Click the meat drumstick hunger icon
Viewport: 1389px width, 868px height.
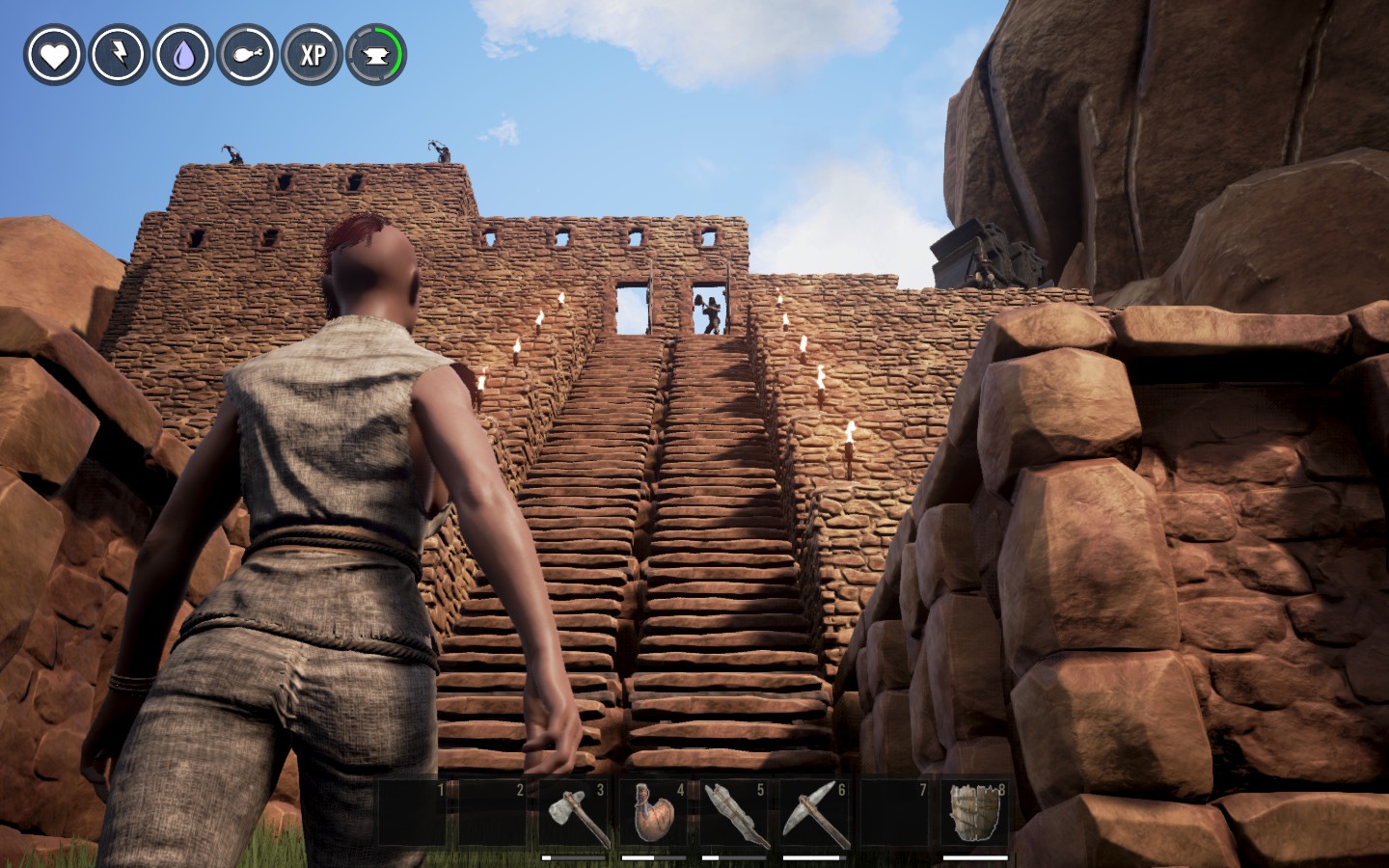pos(248,55)
